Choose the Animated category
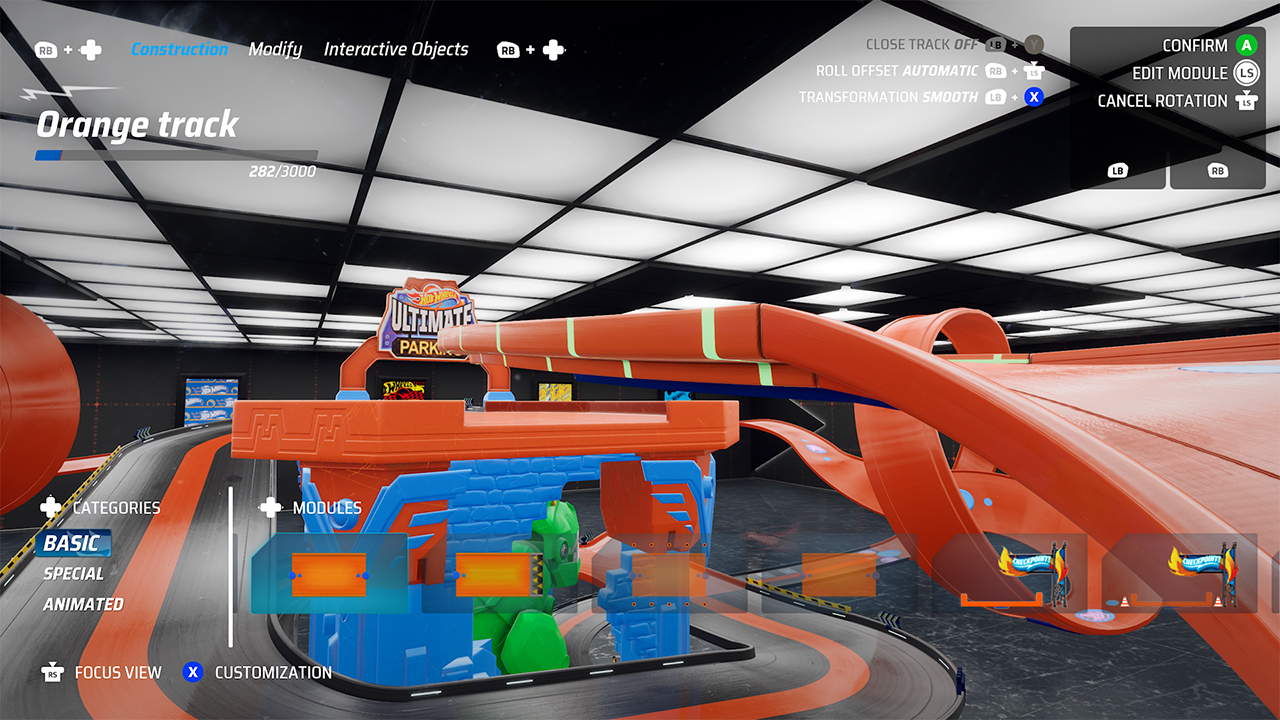Screen dimensions: 1280x720 (x=83, y=604)
